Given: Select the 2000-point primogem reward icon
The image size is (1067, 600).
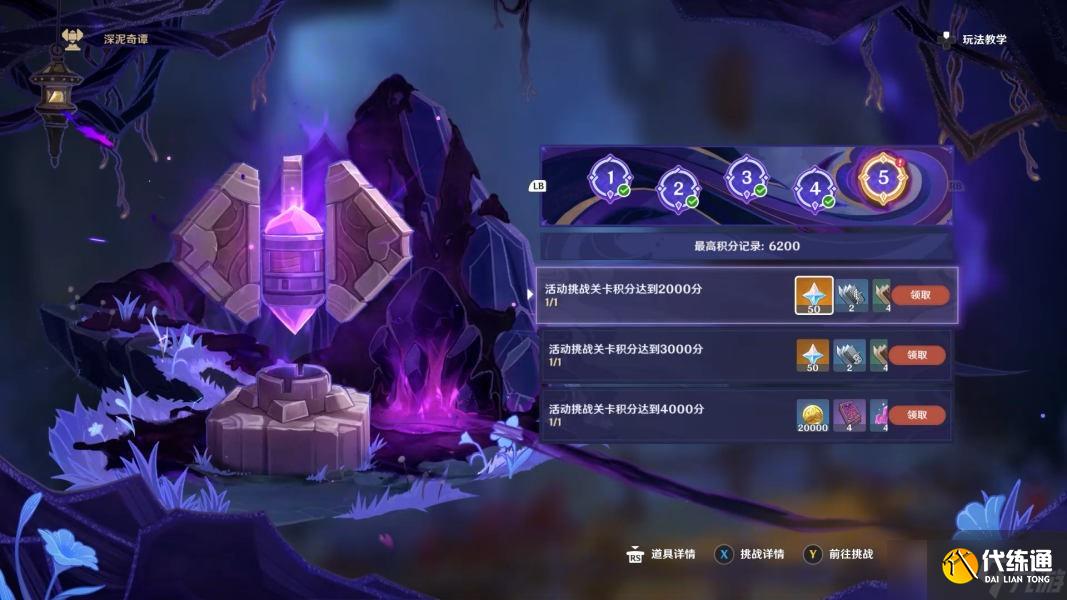Looking at the screenshot, I should click(814, 295).
